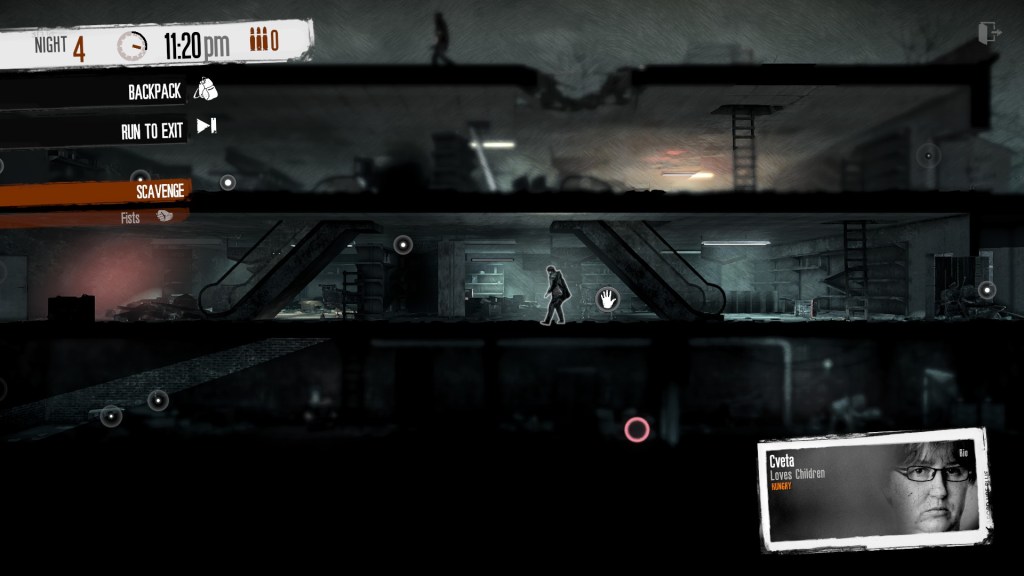Select the Scavenge mode
Image resolution: width=1024 pixels, height=576 pixels.
tap(160, 191)
